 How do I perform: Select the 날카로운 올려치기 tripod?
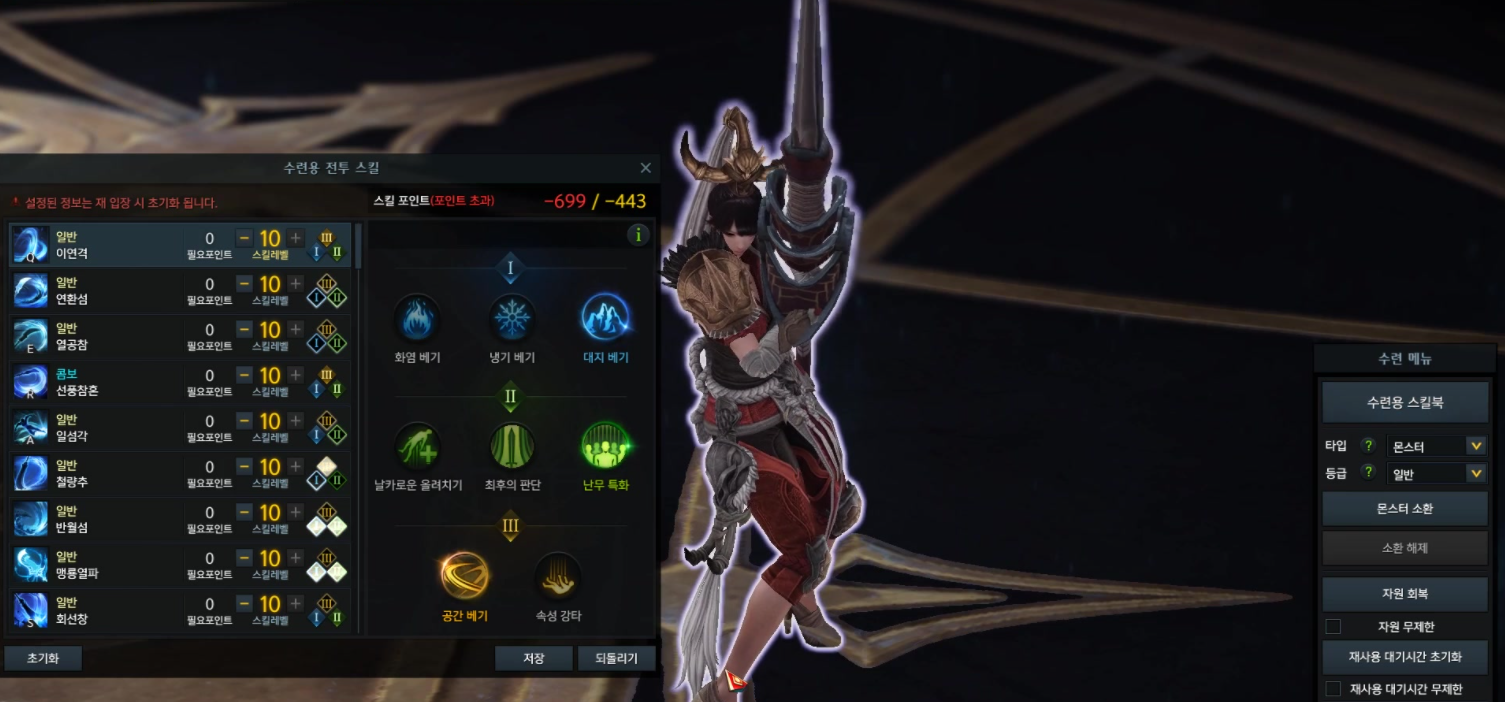tap(417, 446)
